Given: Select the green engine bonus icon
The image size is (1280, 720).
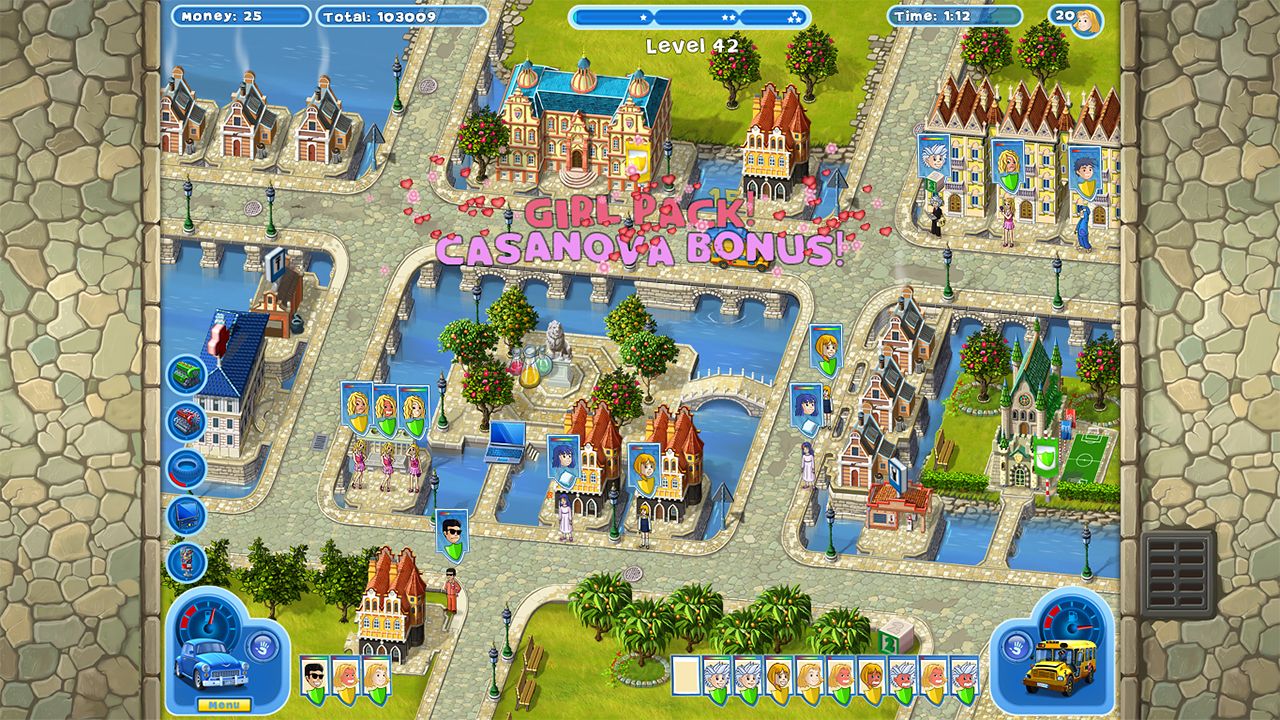Looking at the screenshot, I should [x=186, y=372].
